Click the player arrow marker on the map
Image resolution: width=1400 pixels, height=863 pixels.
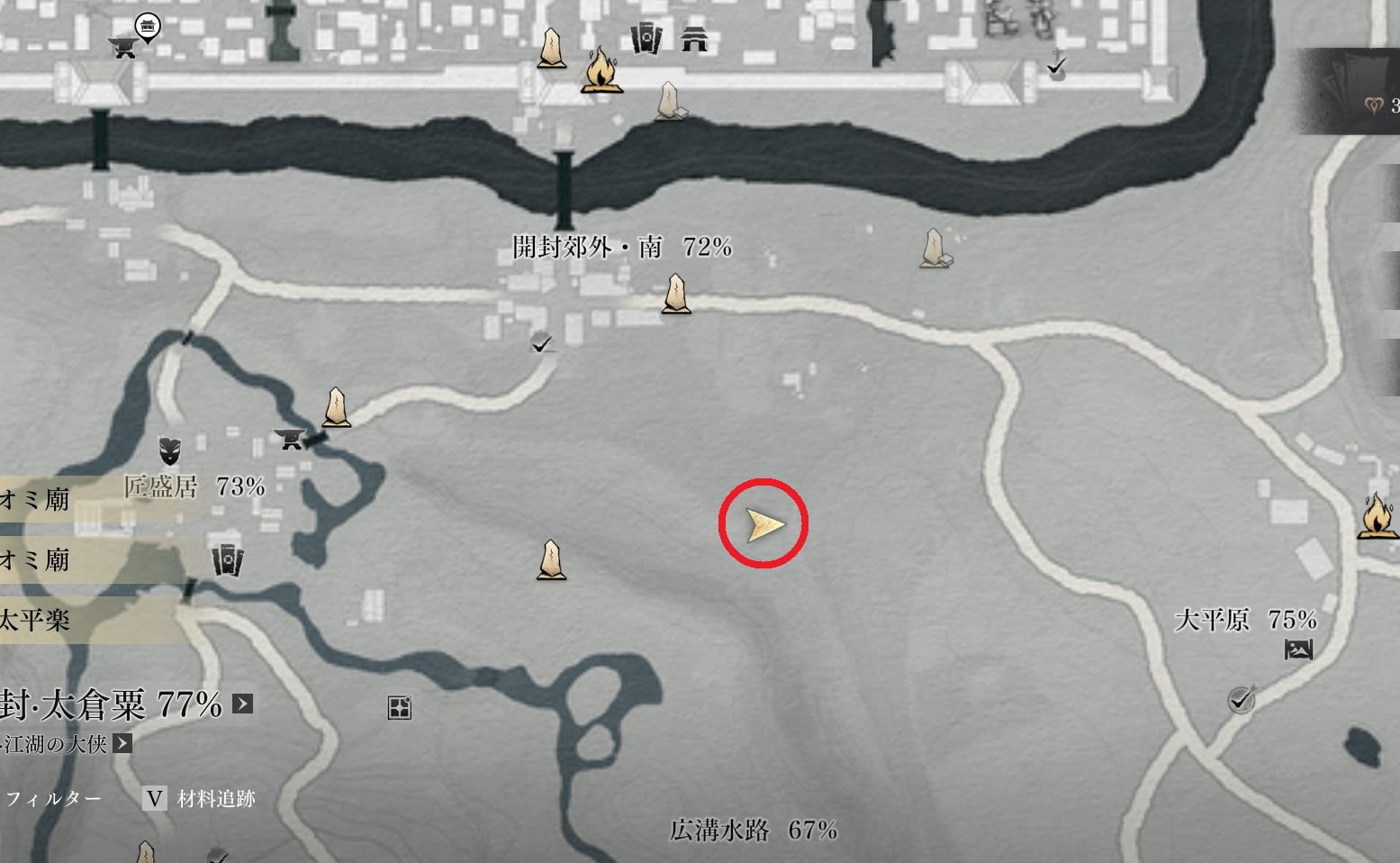click(x=763, y=524)
